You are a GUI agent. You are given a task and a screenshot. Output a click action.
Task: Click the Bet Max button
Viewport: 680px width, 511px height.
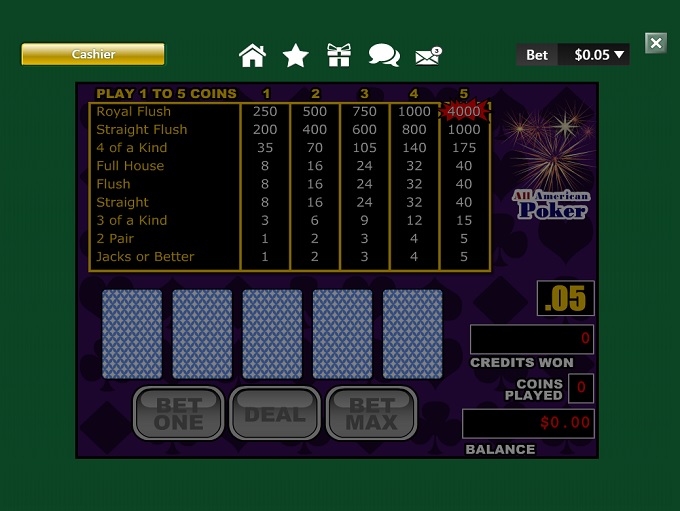coord(372,413)
